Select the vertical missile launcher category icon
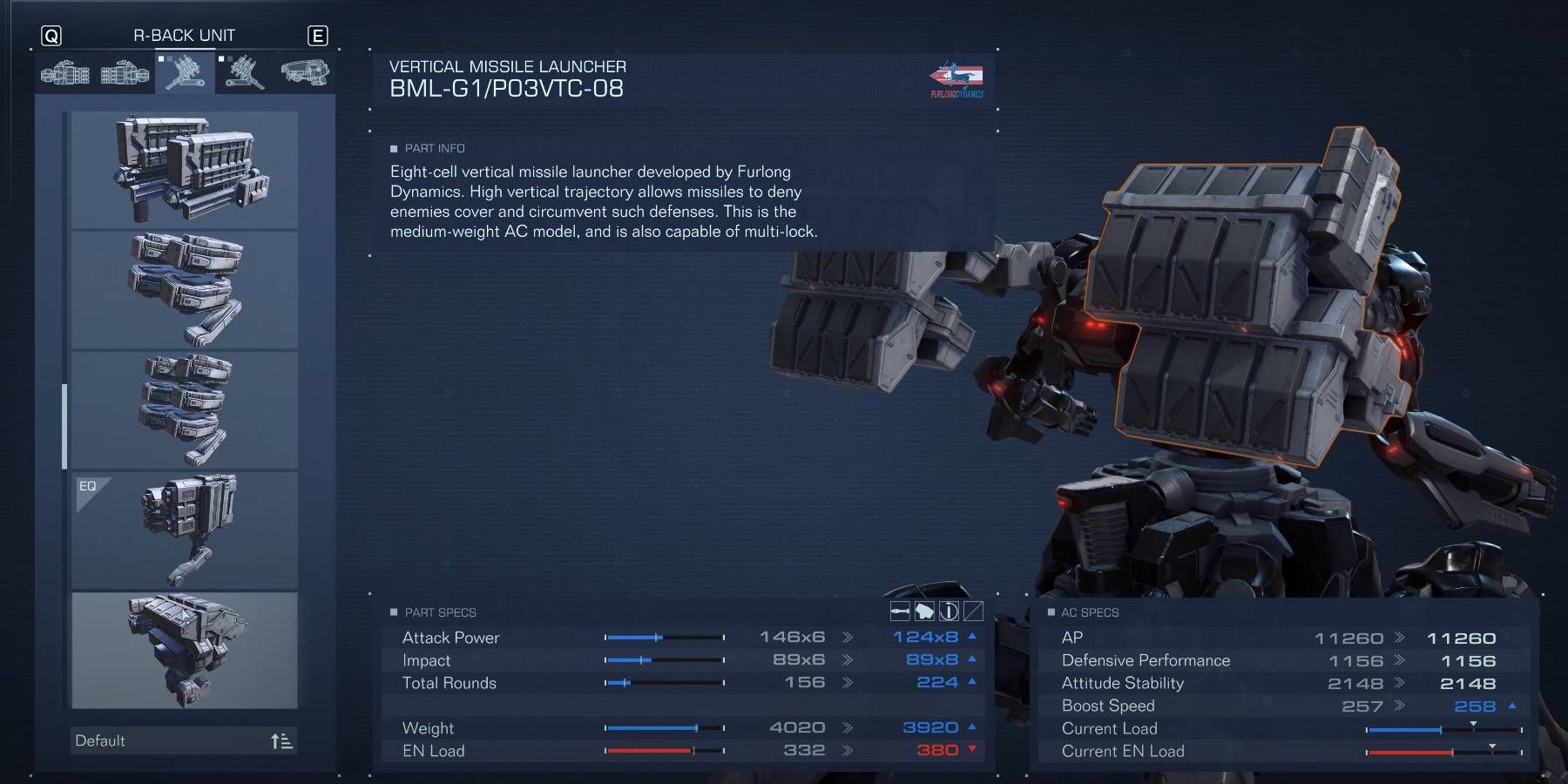Viewport: 1568px width, 784px height. click(x=183, y=74)
